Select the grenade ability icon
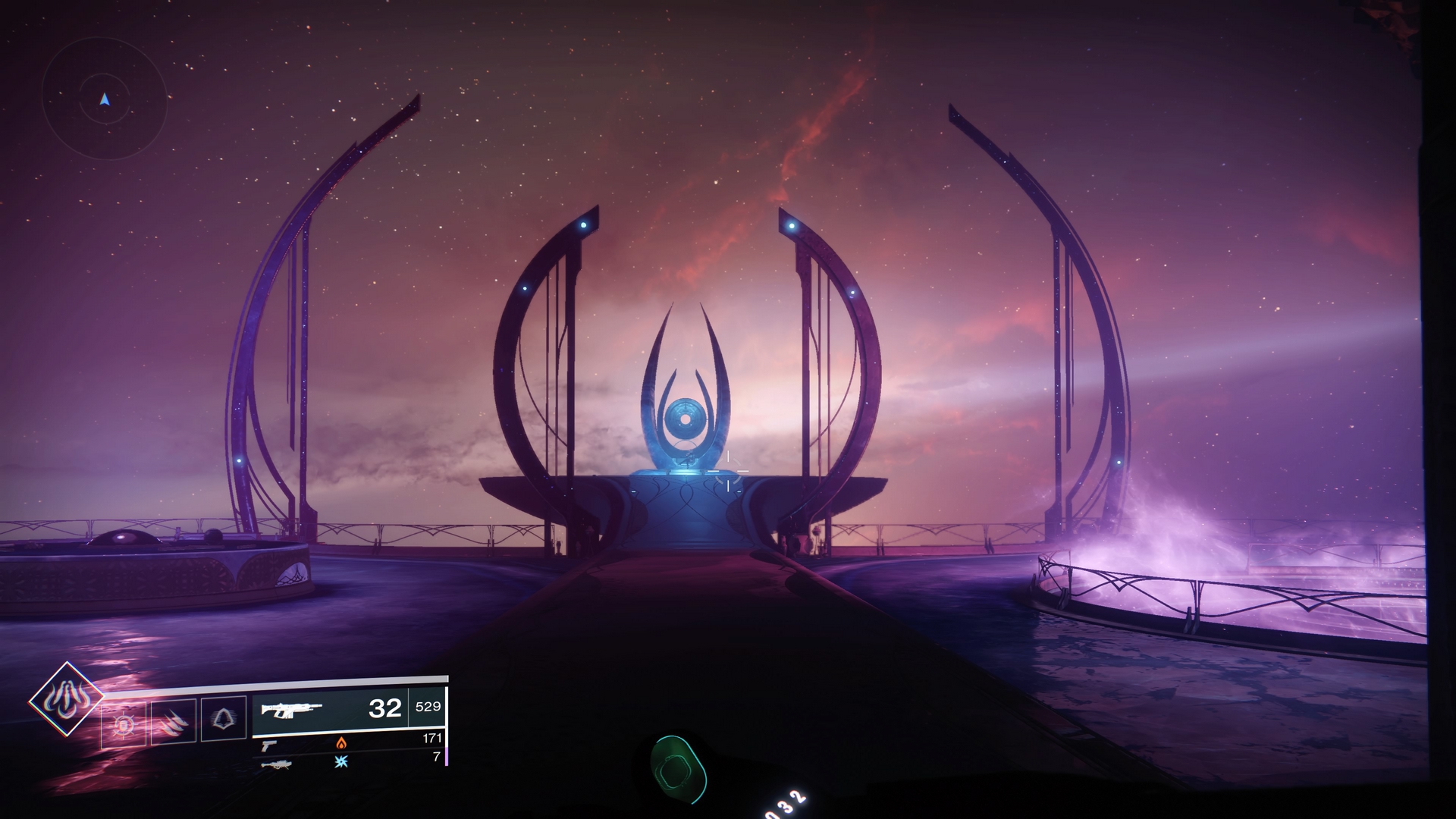The height and width of the screenshot is (819, 1456). click(x=124, y=726)
